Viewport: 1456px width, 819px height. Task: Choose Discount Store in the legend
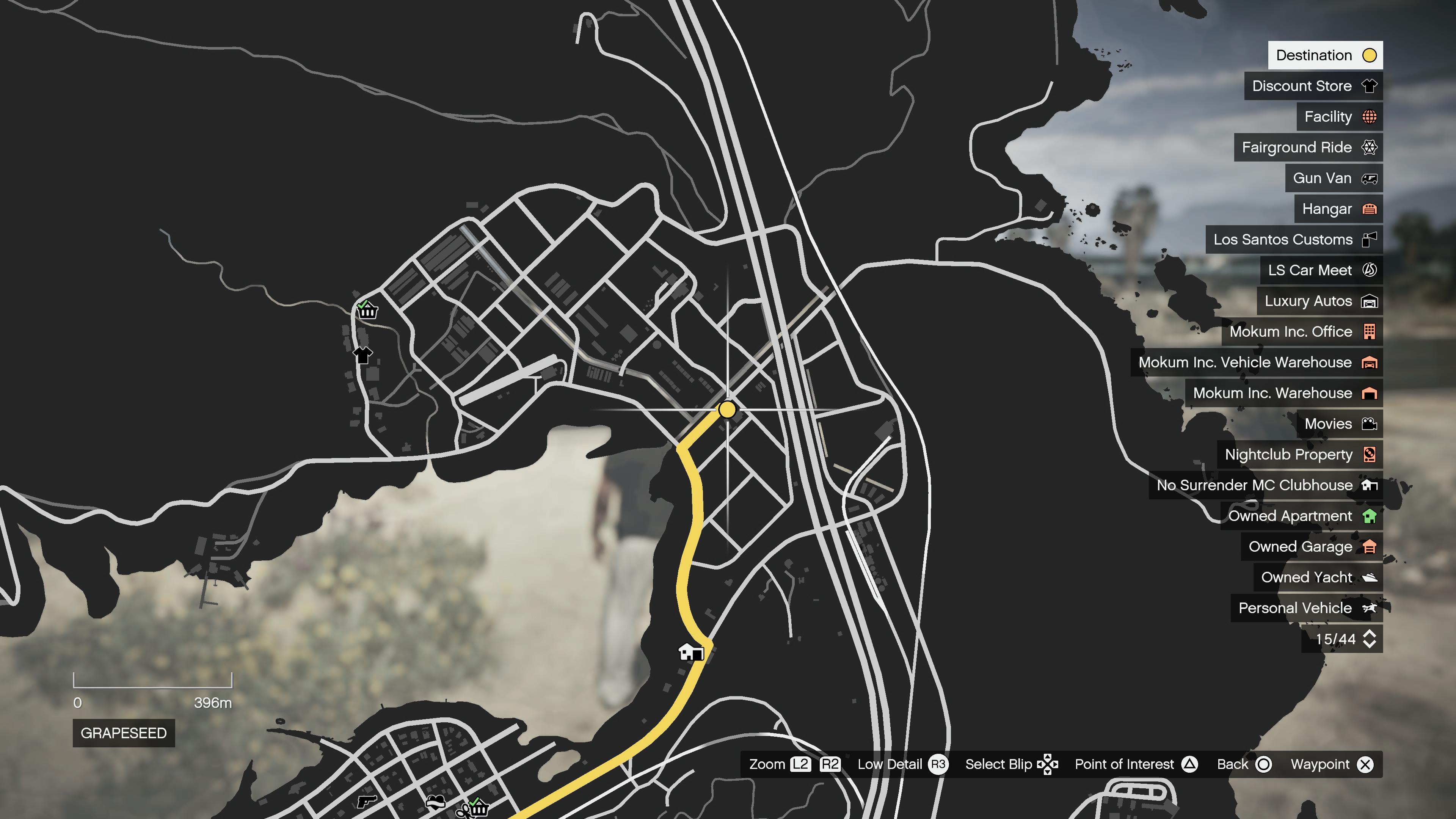coord(1313,86)
